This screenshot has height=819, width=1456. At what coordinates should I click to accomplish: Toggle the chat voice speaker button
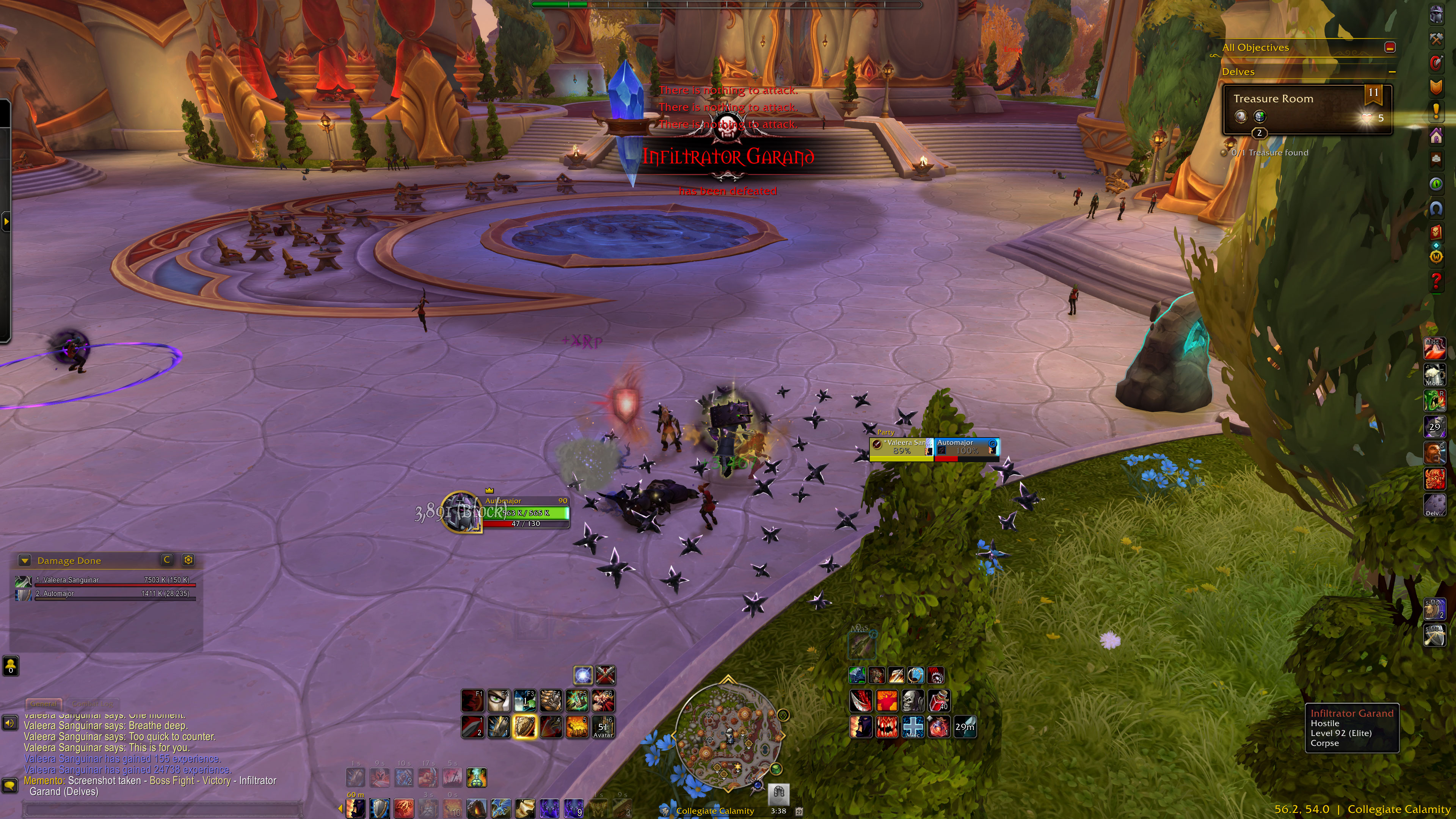point(9,723)
